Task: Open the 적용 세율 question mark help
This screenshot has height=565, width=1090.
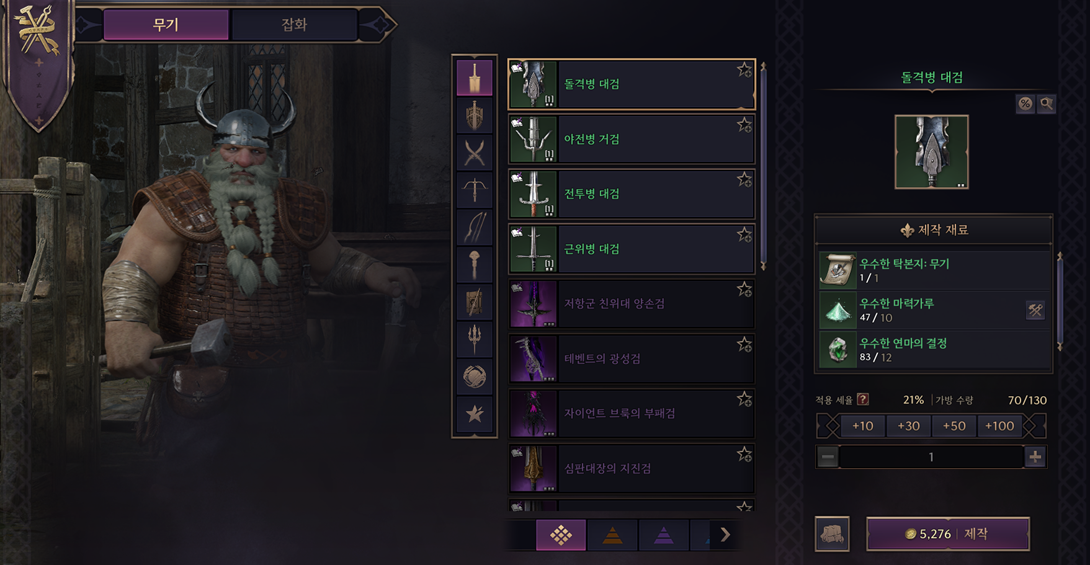Action: pos(863,400)
